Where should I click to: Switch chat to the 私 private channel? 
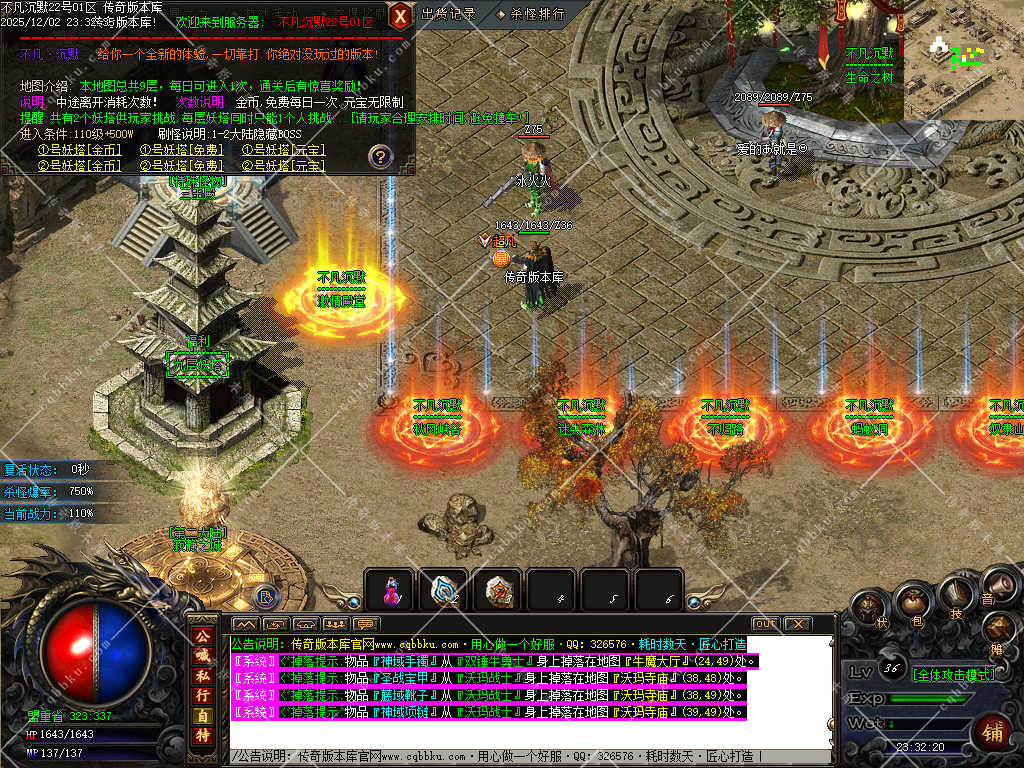tap(202, 668)
